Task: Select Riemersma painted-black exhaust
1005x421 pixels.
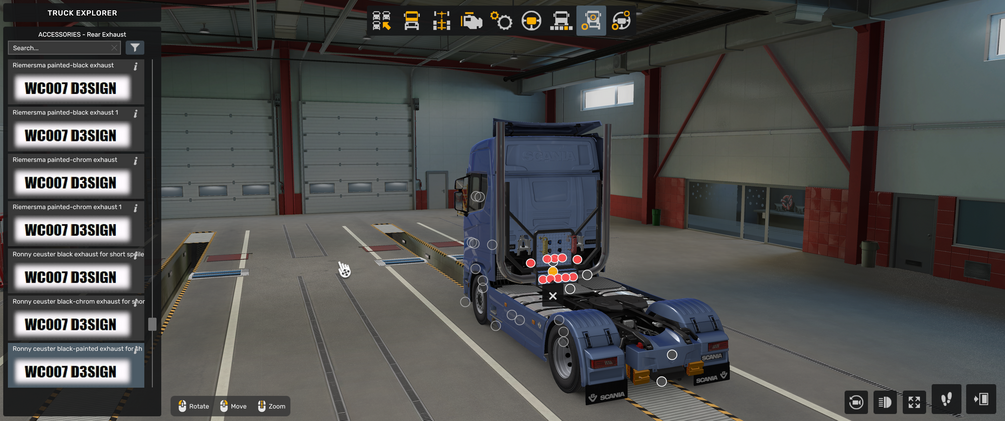Action: [x=70, y=88]
